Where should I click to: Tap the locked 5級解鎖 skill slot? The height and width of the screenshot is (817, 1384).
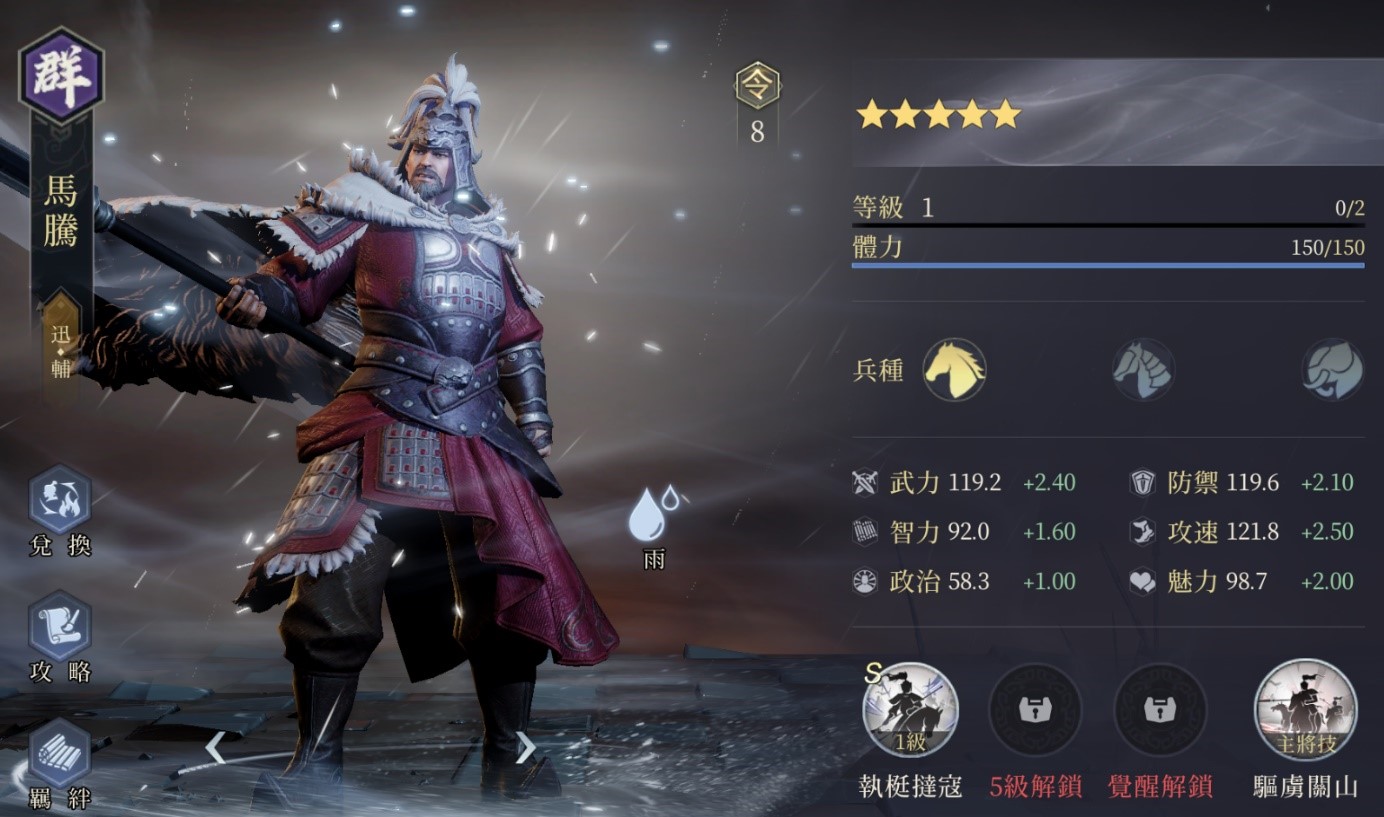tap(1035, 711)
